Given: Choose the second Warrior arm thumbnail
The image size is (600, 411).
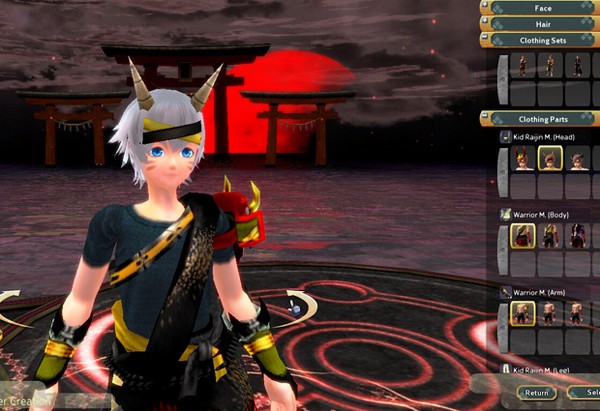Looking at the screenshot, I should point(550,313).
